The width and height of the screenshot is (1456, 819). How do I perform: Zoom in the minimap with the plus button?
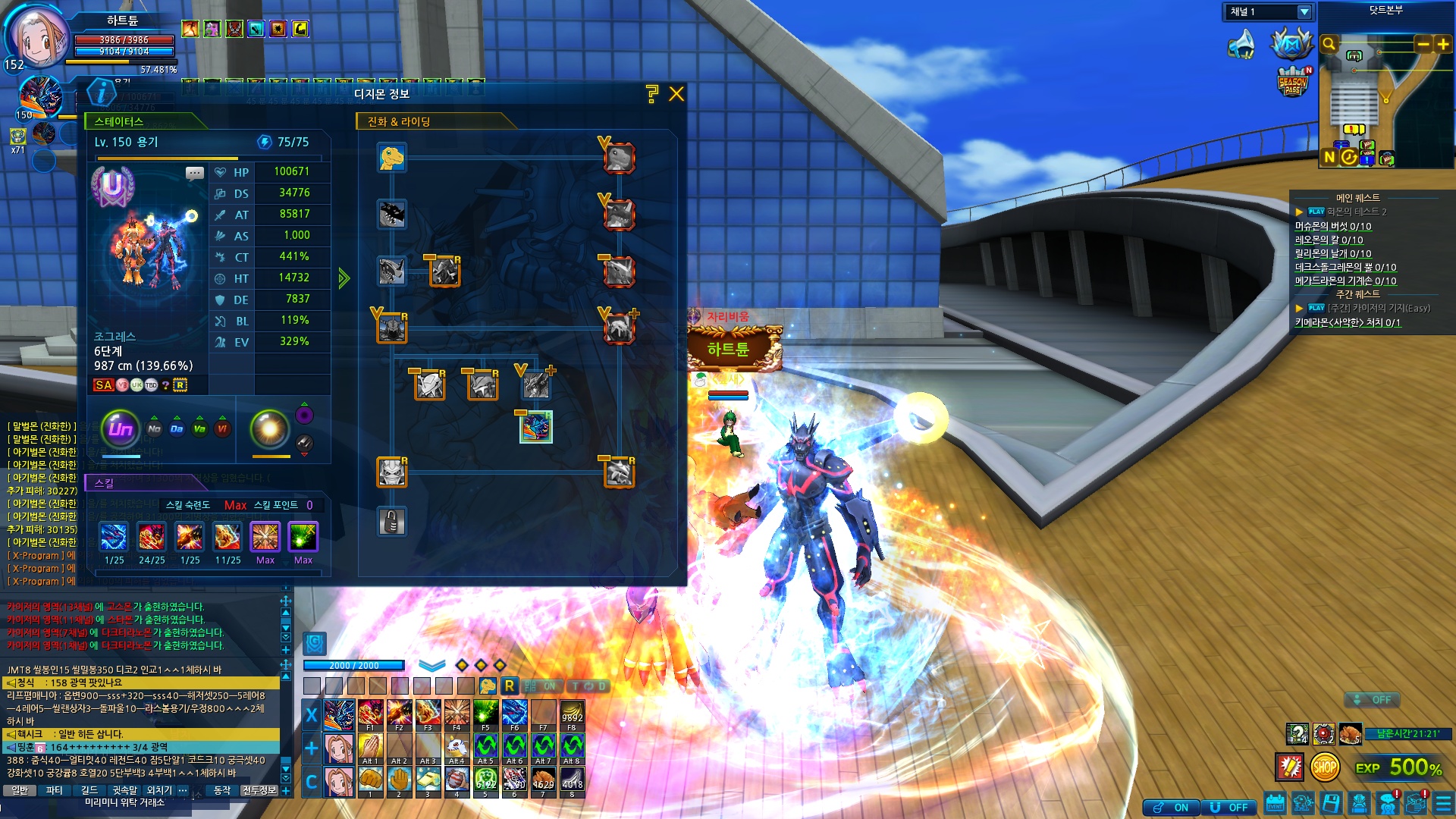coord(1442,45)
